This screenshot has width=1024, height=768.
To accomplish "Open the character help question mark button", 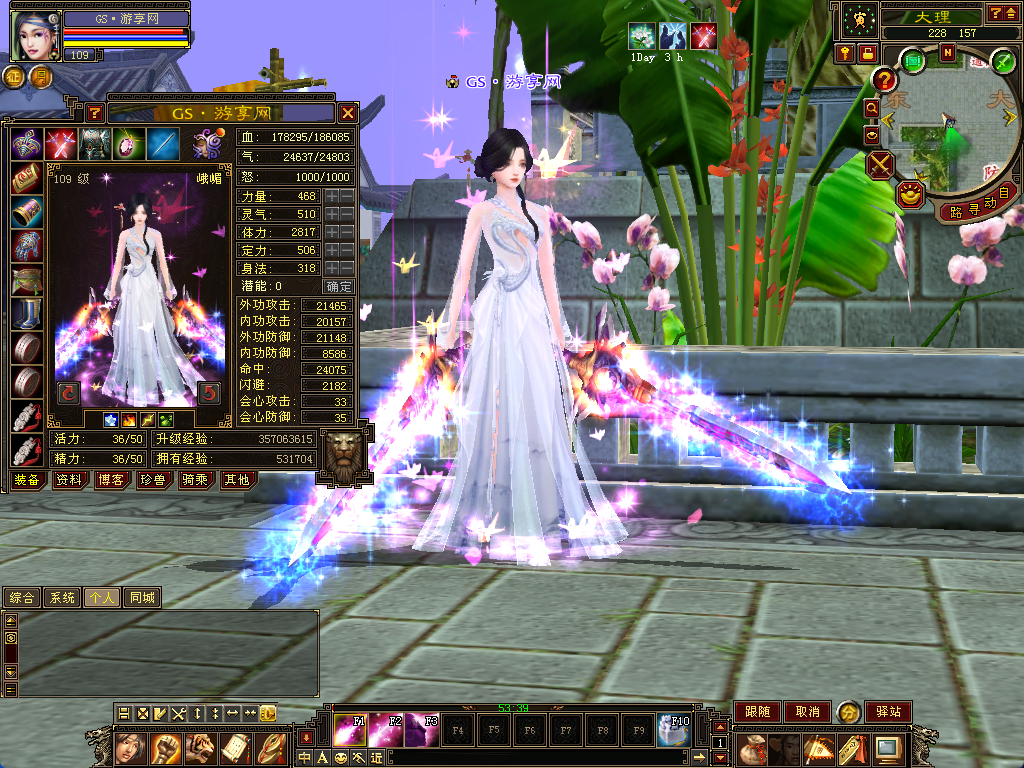I will pyautogui.click(x=94, y=113).
